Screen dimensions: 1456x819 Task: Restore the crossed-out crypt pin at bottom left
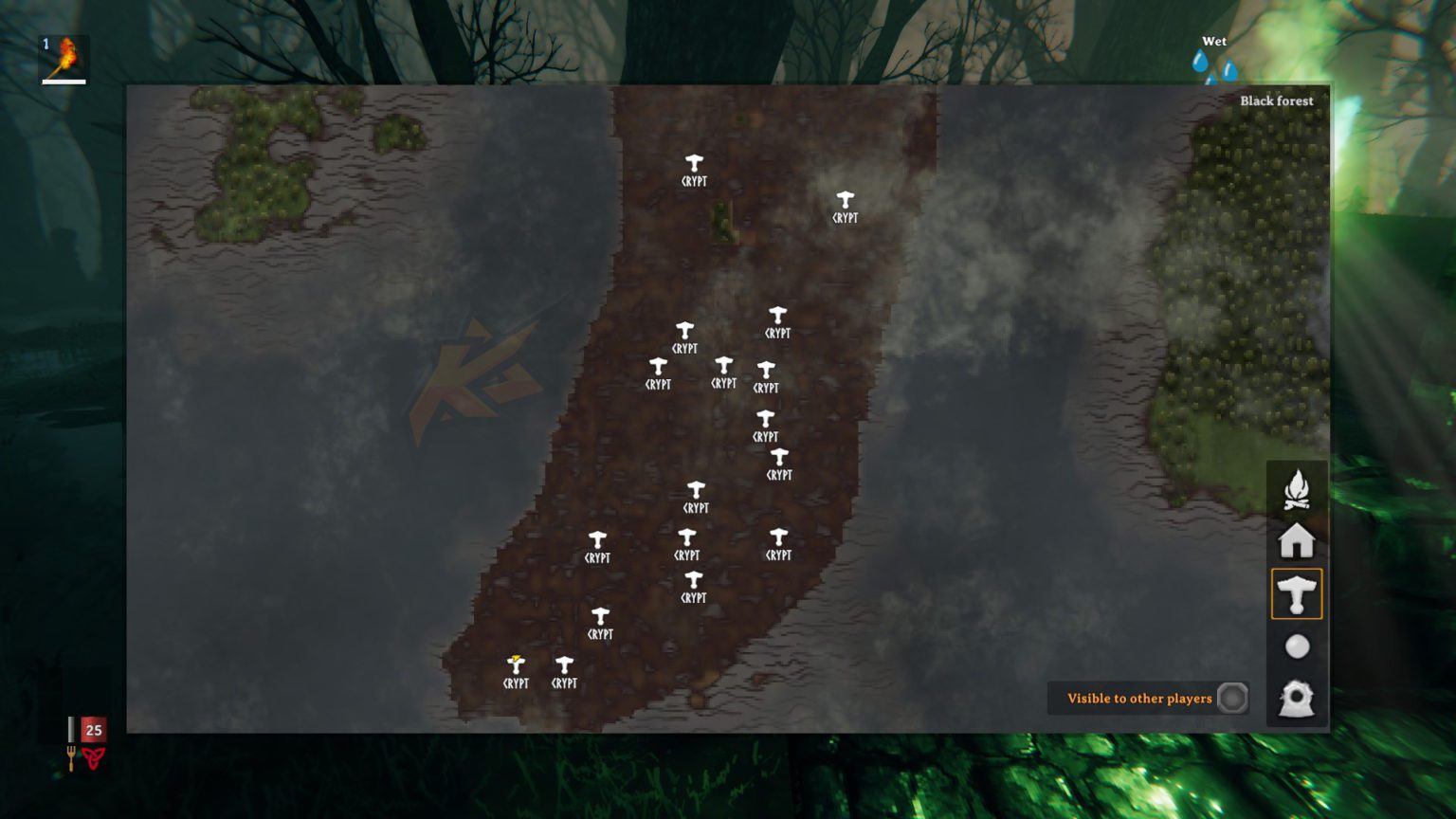coord(515,662)
